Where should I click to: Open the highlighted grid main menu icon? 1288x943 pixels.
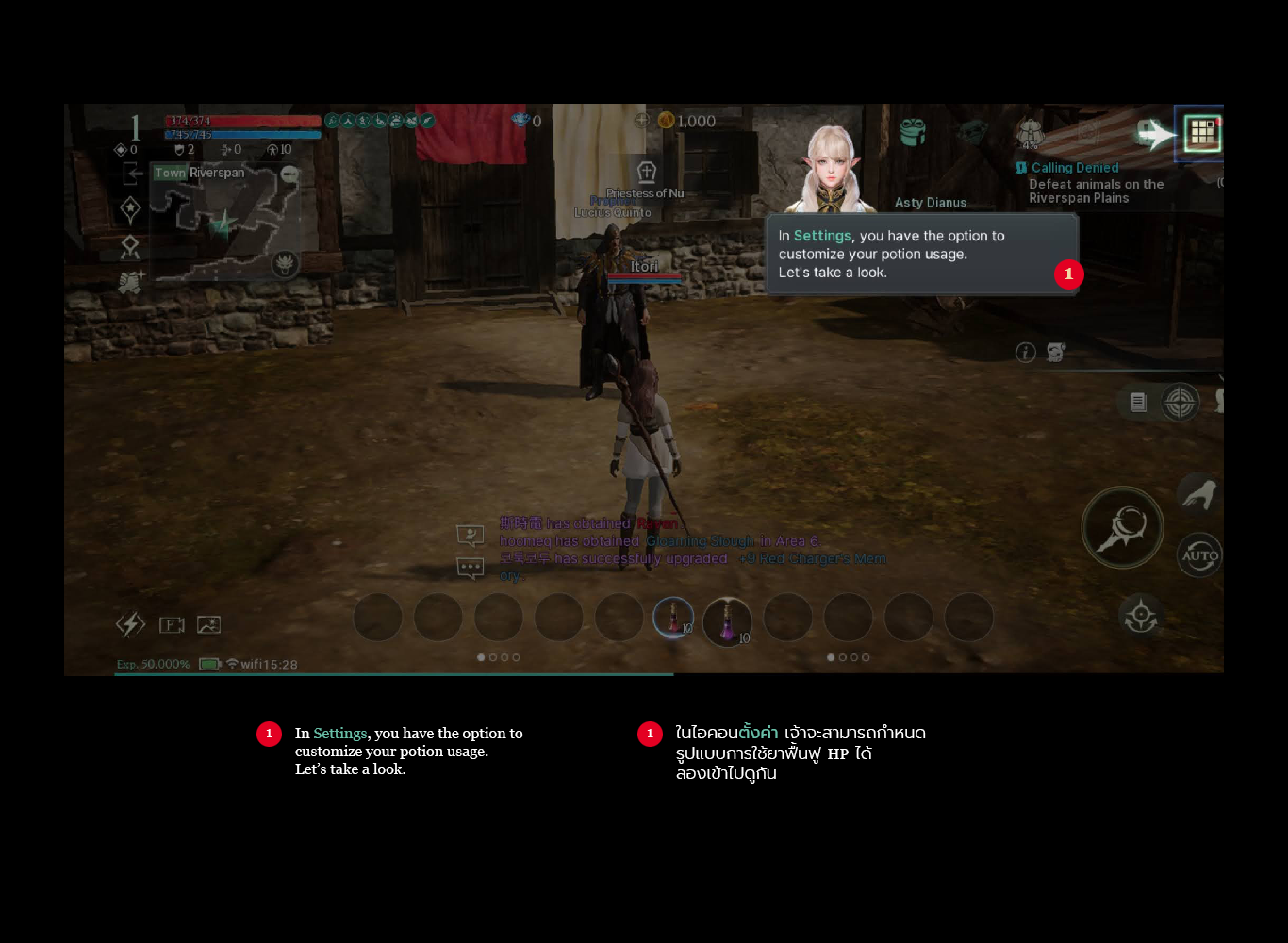point(1202,133)
